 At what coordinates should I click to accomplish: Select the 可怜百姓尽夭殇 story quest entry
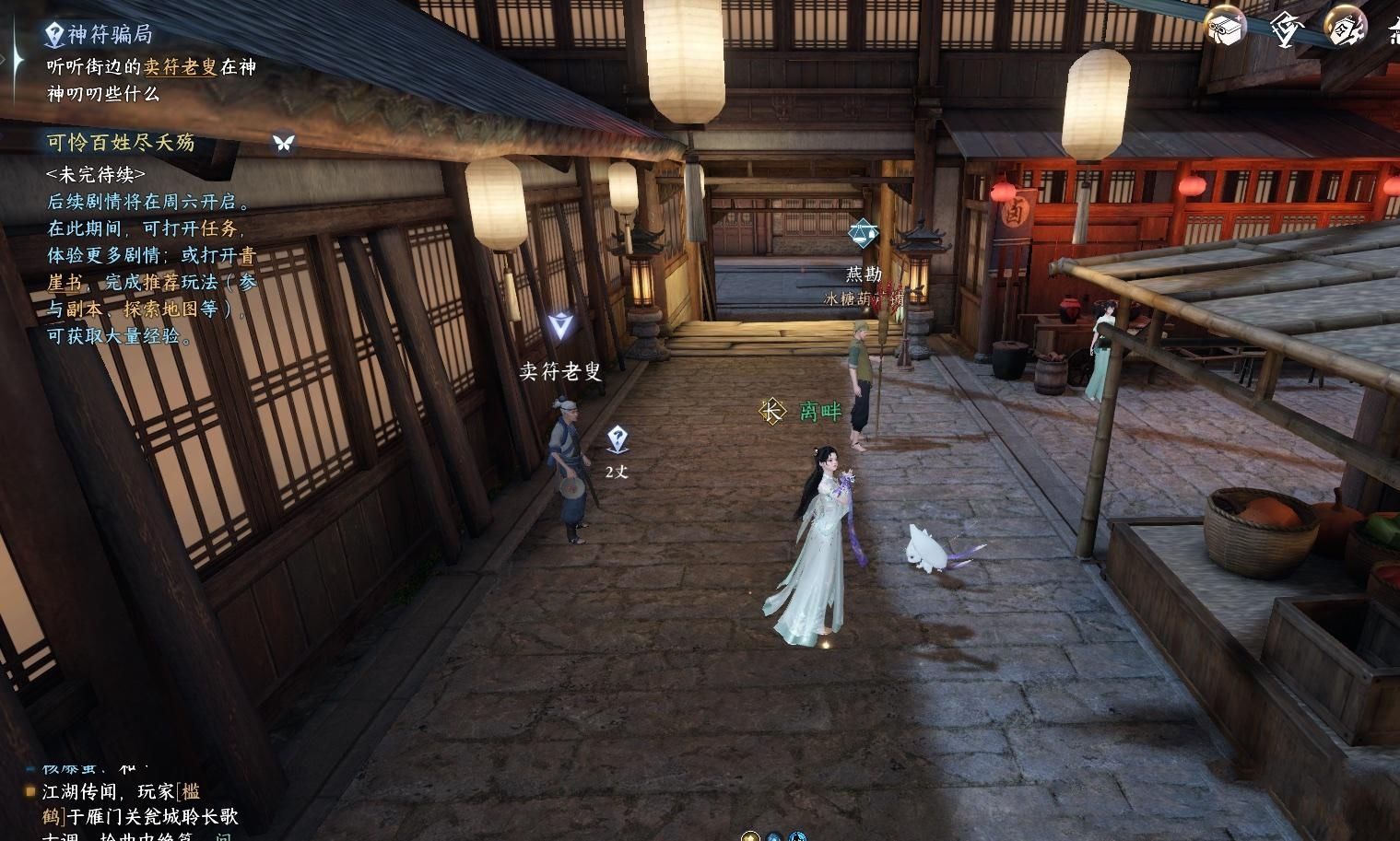(x=121, y=142)
